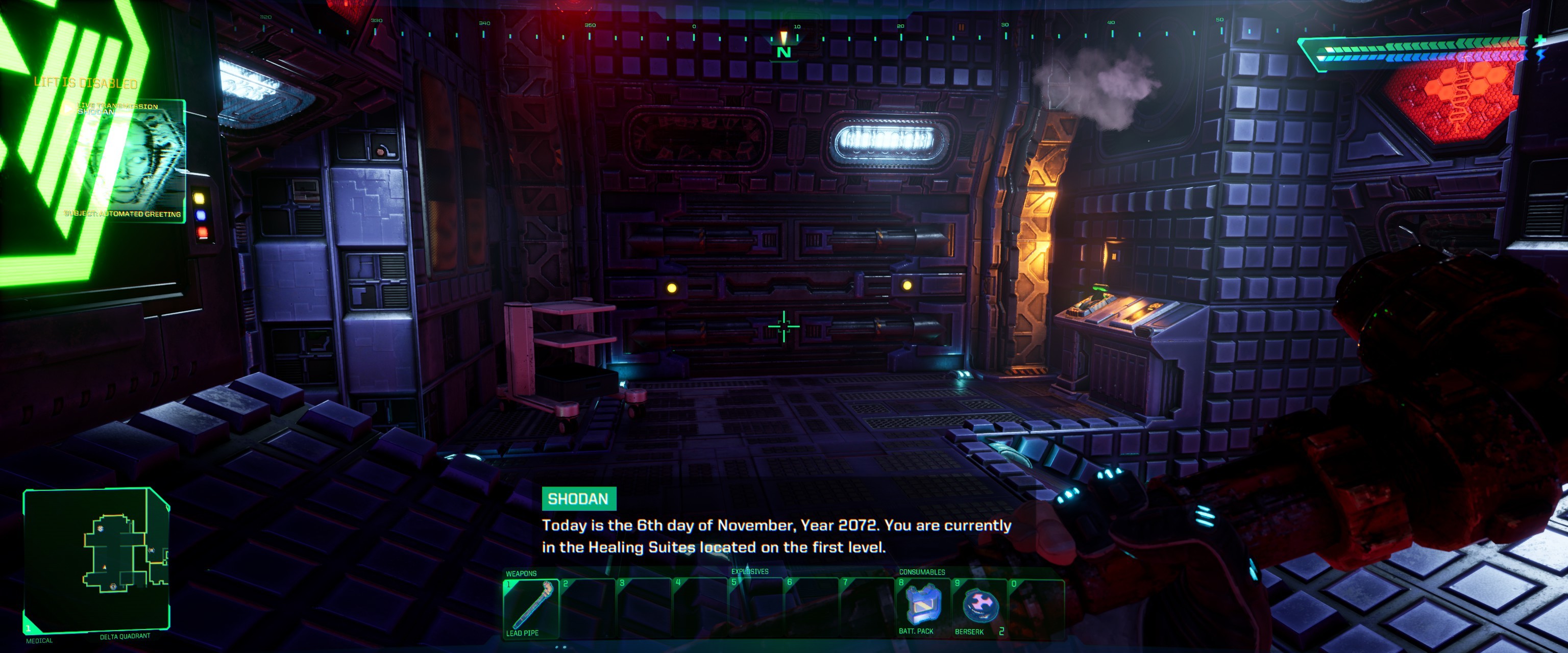Select the north marker on the compass
Image resolution: width=1568 pixels, height=653 pixels.
(783, 48)
